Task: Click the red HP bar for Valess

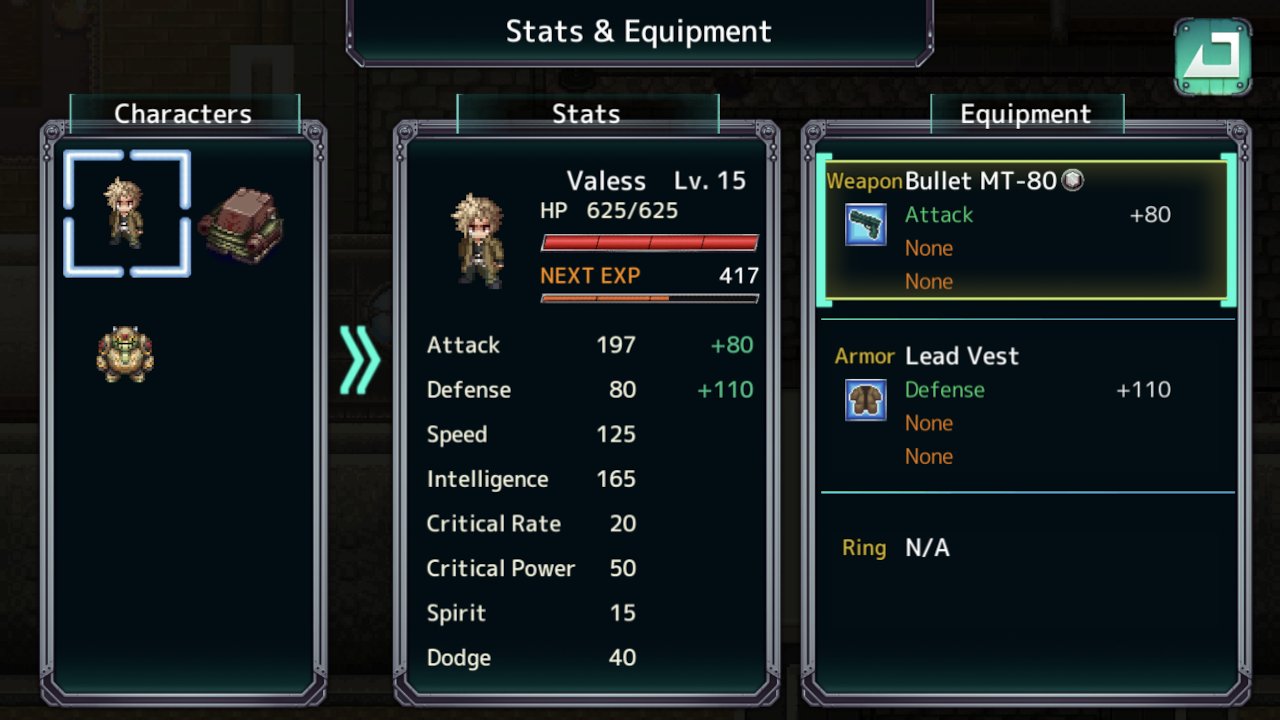Action: (x=649, y=240)
